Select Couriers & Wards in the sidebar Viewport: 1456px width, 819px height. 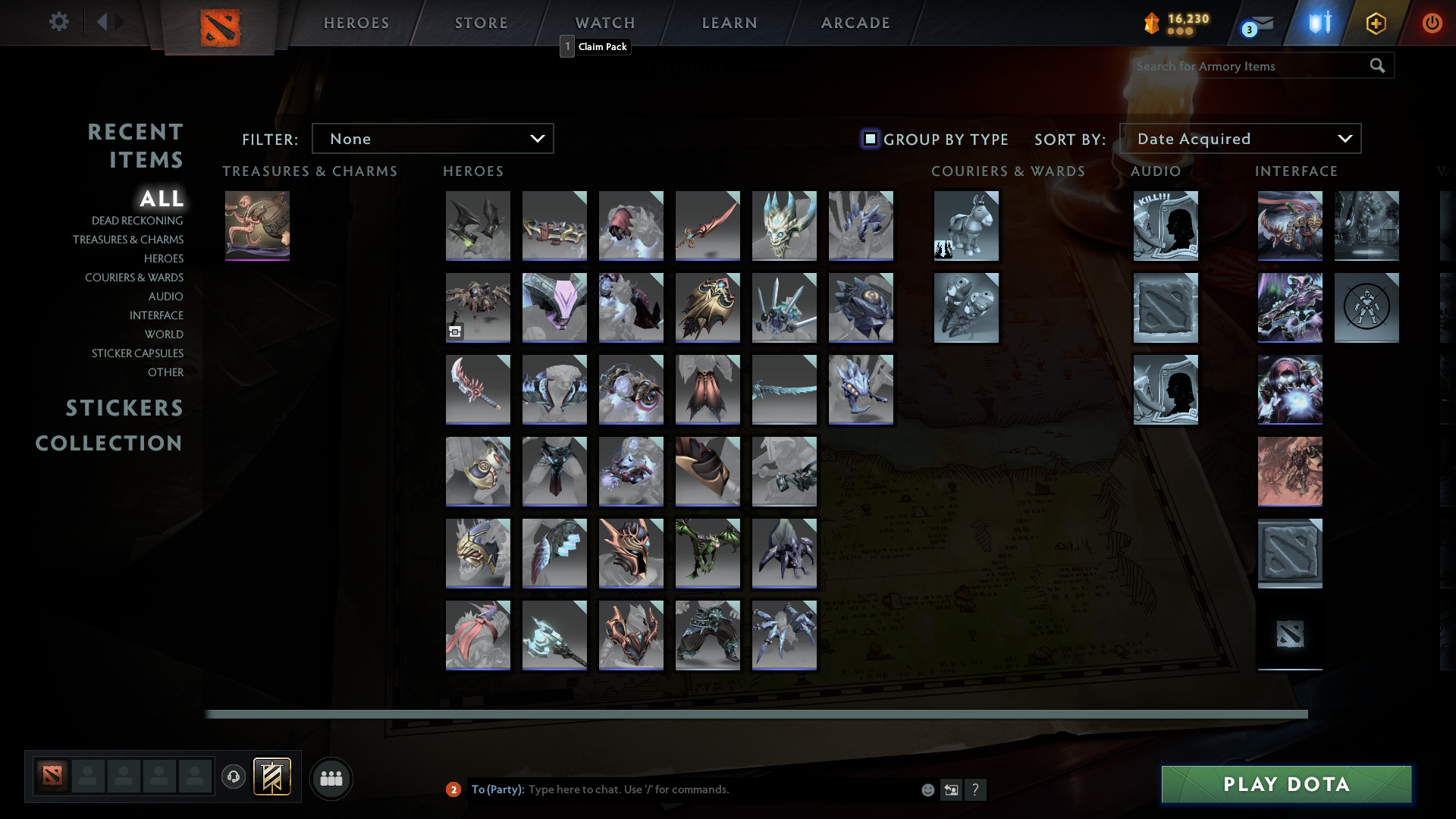pos(133,278)
